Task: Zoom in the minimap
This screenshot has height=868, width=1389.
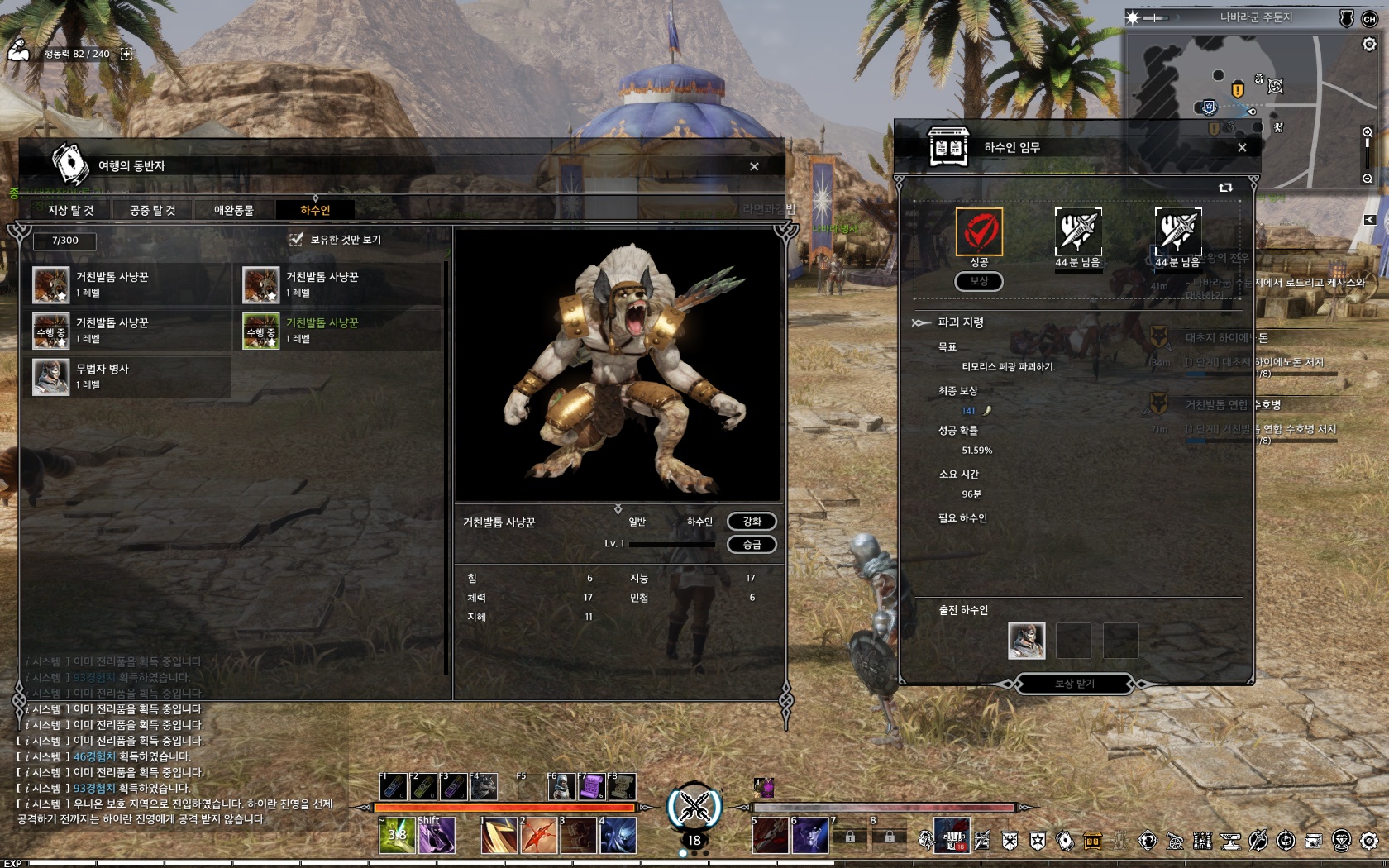Action: click(1368, 132)
